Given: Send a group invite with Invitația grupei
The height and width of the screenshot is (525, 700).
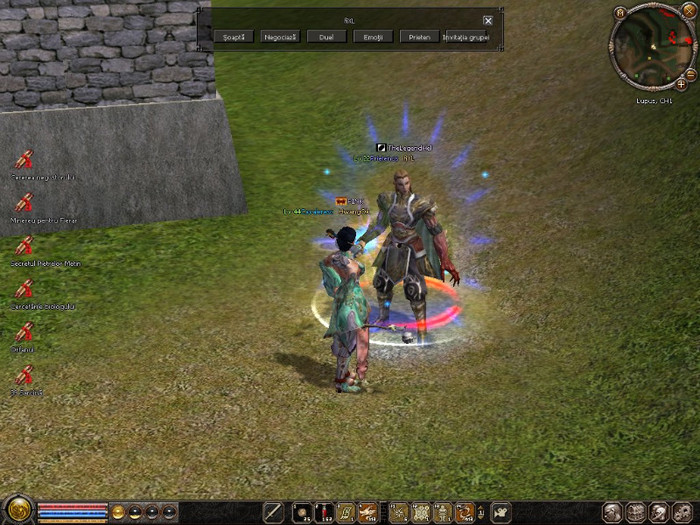Looking at the screenshot, I should coord(466,36).
